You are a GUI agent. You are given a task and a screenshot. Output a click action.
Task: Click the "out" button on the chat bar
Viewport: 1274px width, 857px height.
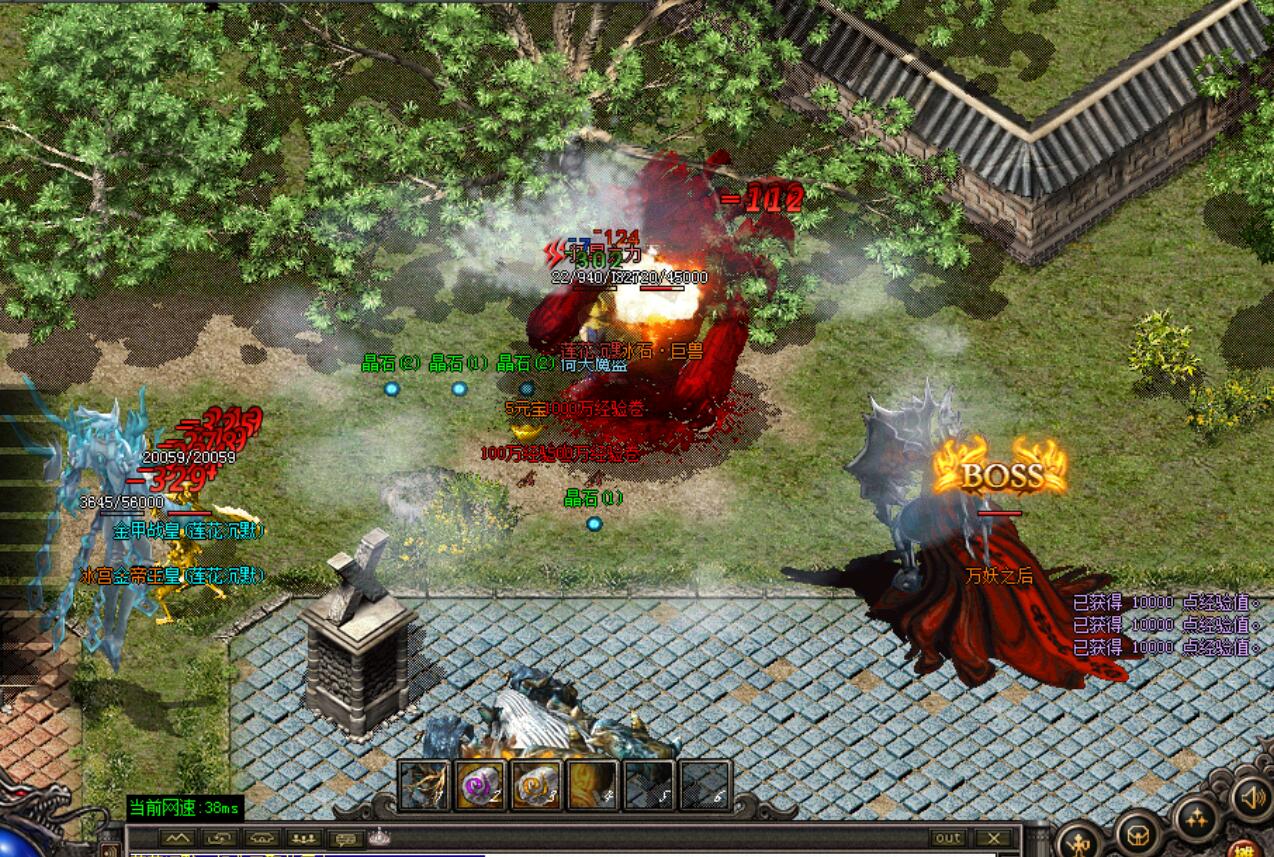tap(948, 838)
